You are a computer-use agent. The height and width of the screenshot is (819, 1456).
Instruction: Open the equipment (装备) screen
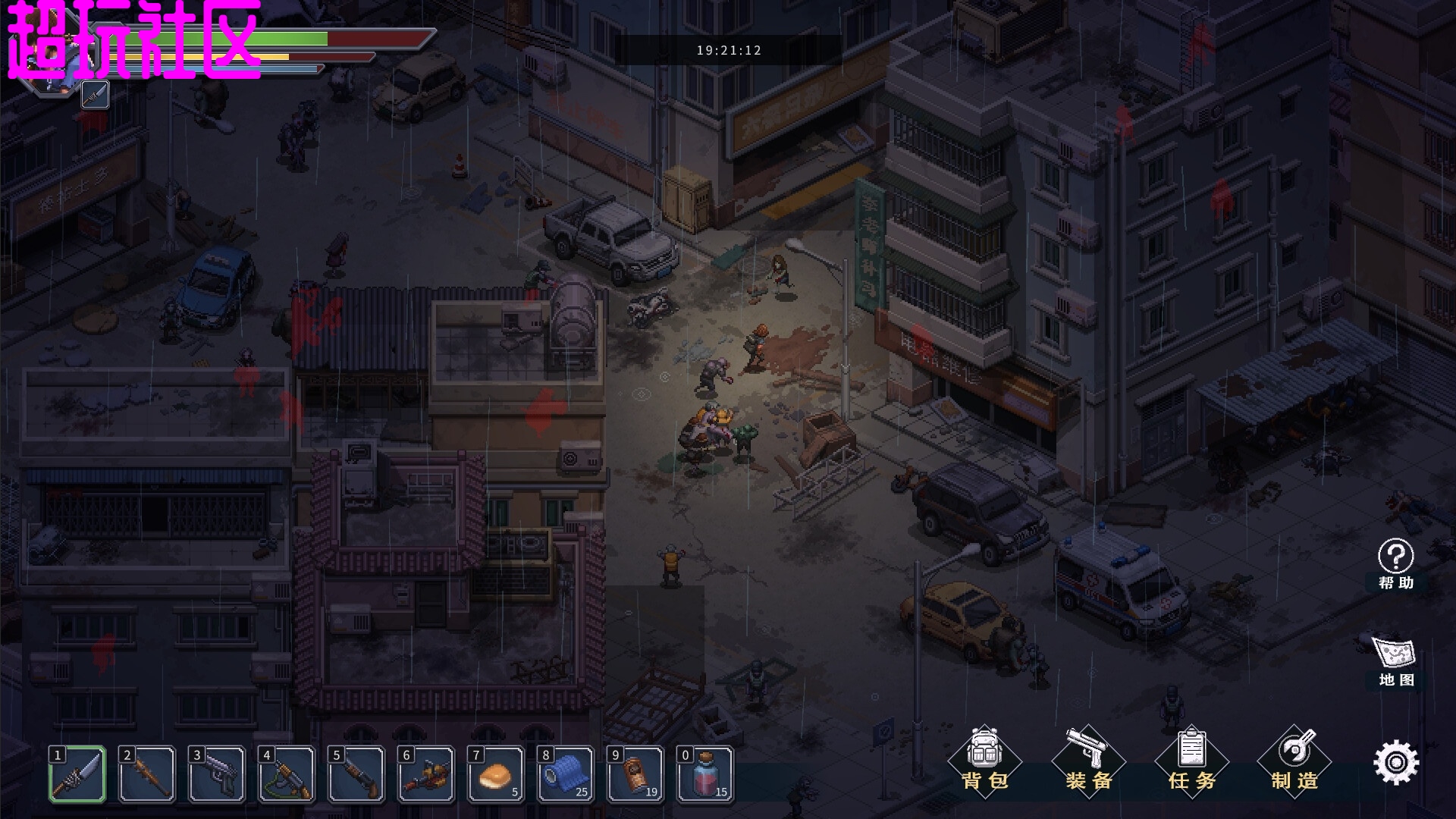1088,760
